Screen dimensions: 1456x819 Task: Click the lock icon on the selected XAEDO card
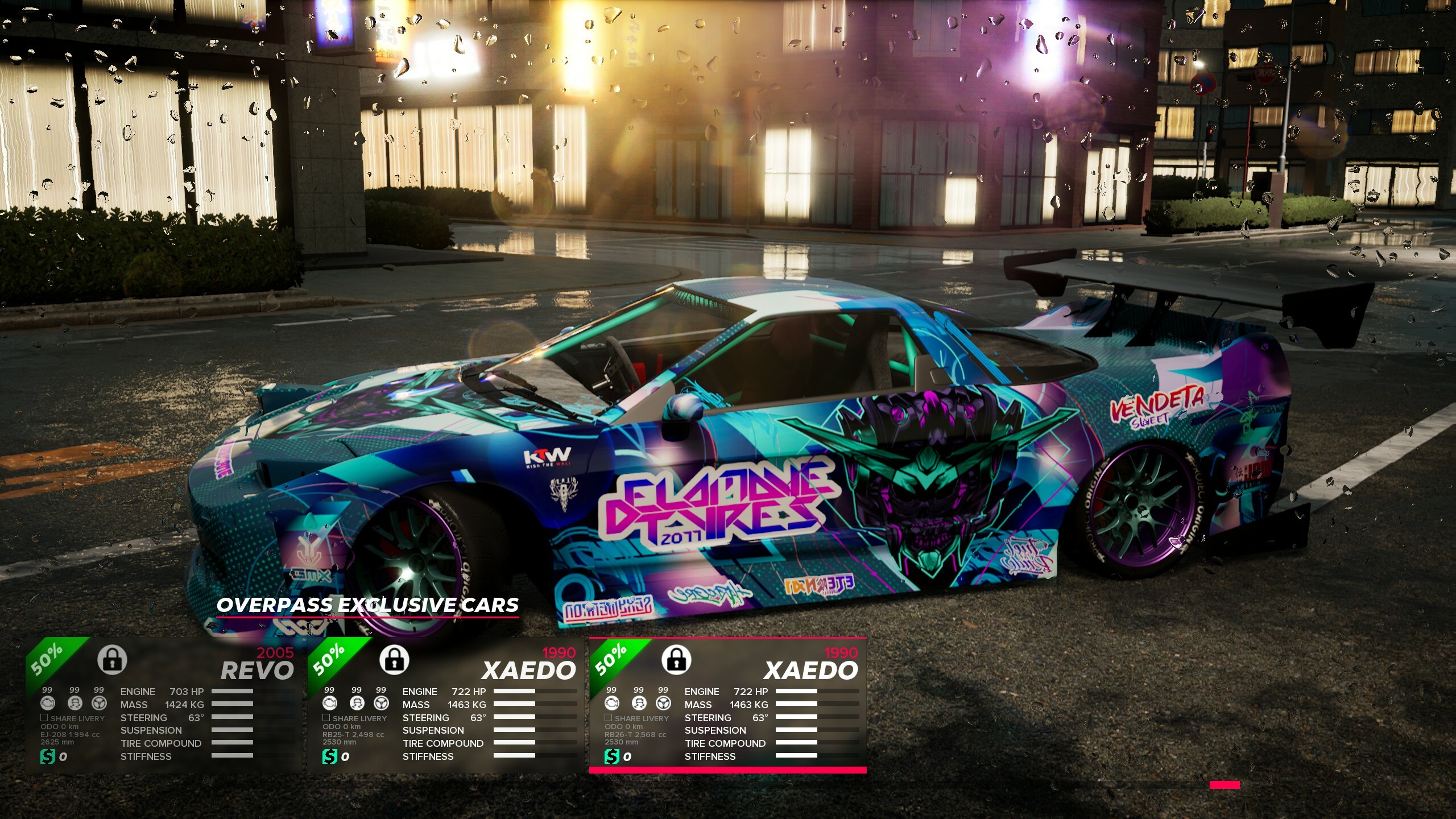(x=677, y=660)
